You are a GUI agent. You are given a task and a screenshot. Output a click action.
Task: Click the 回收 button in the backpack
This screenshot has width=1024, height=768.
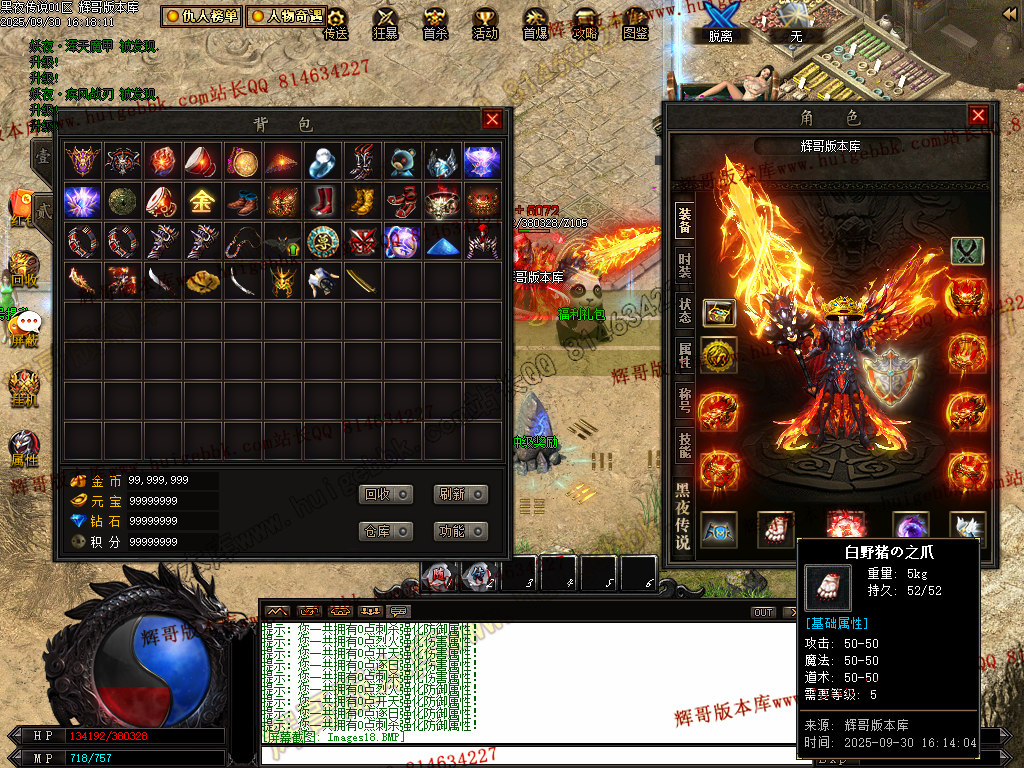click(386, 494)
